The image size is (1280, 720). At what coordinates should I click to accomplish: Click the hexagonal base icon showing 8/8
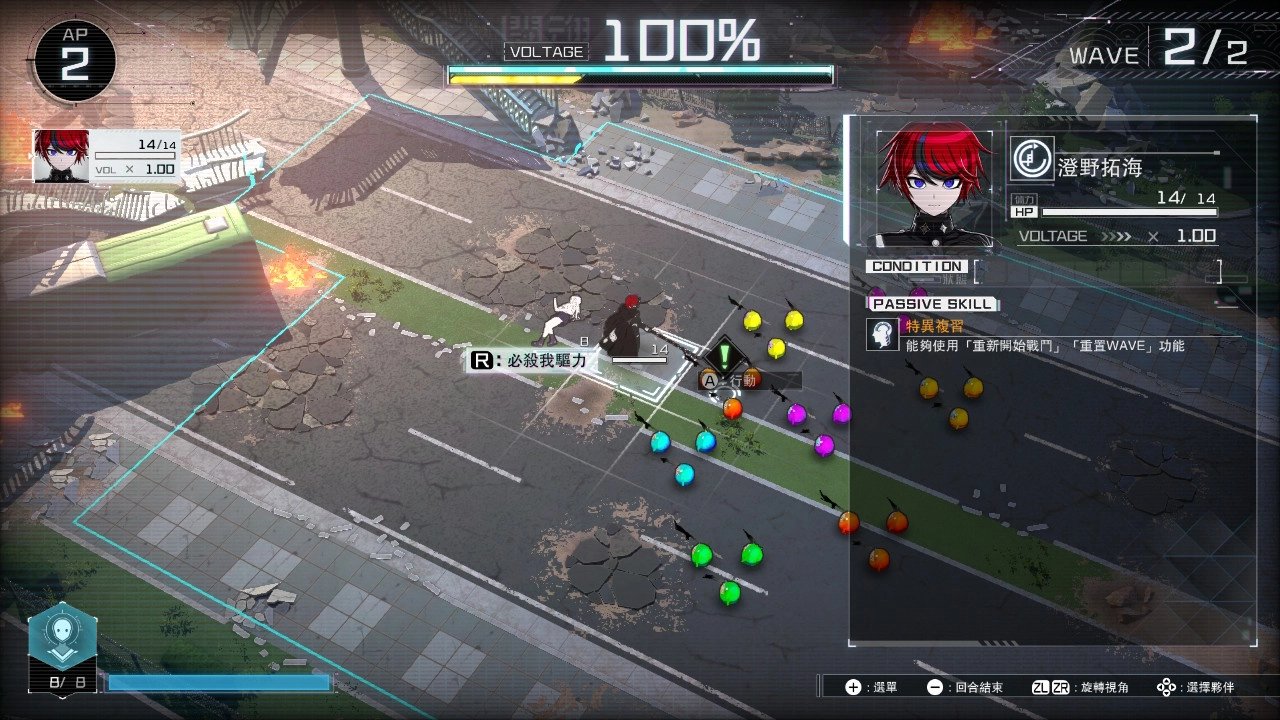click(x=63, y=640)
